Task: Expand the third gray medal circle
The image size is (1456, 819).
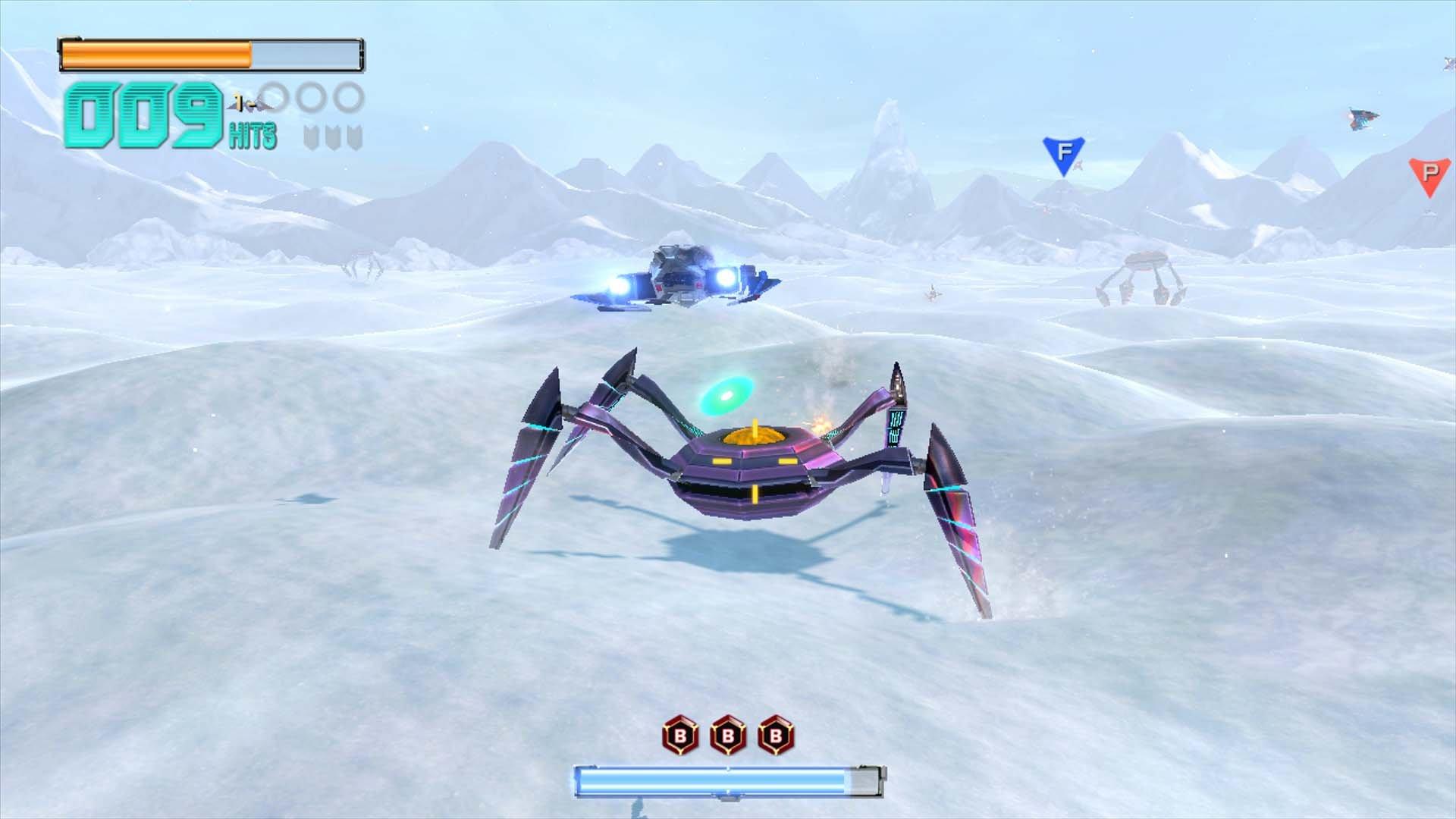Action: tap(346, 98)
